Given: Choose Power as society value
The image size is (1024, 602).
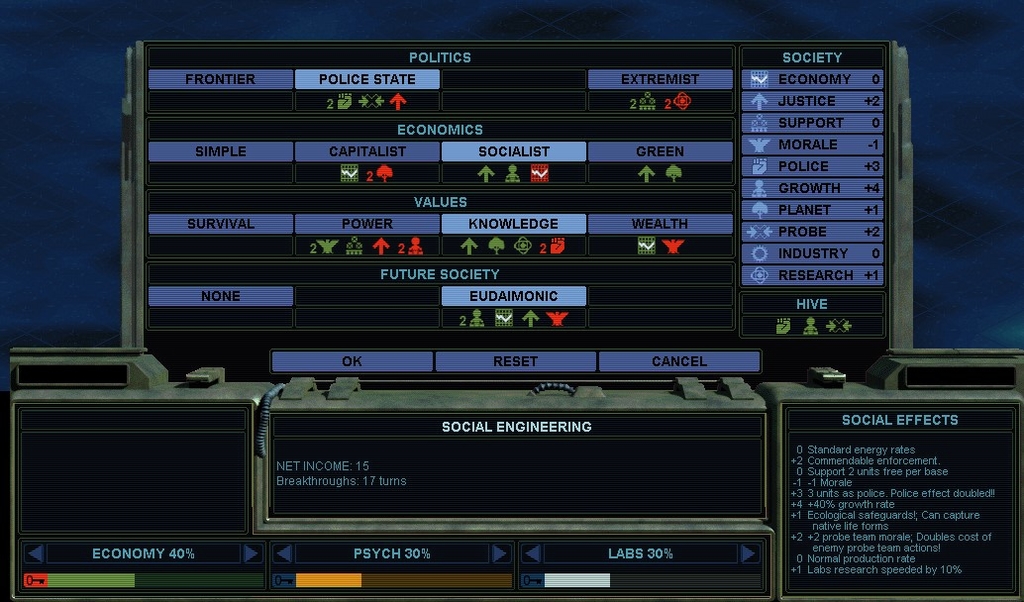Looking at the screenshot, I should (x=367, y=223).
